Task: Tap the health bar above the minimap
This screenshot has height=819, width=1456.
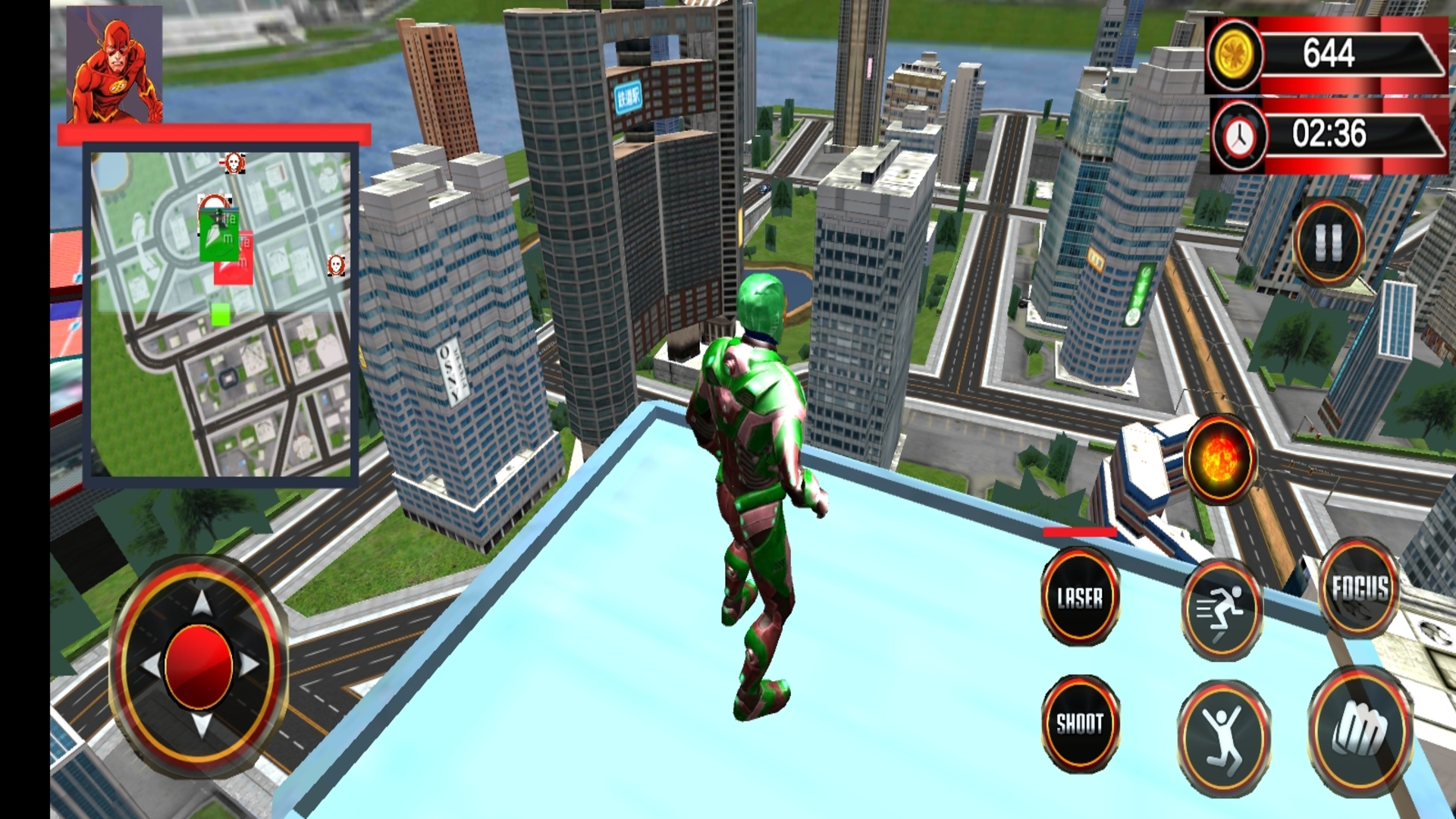Action: point(215,133)
